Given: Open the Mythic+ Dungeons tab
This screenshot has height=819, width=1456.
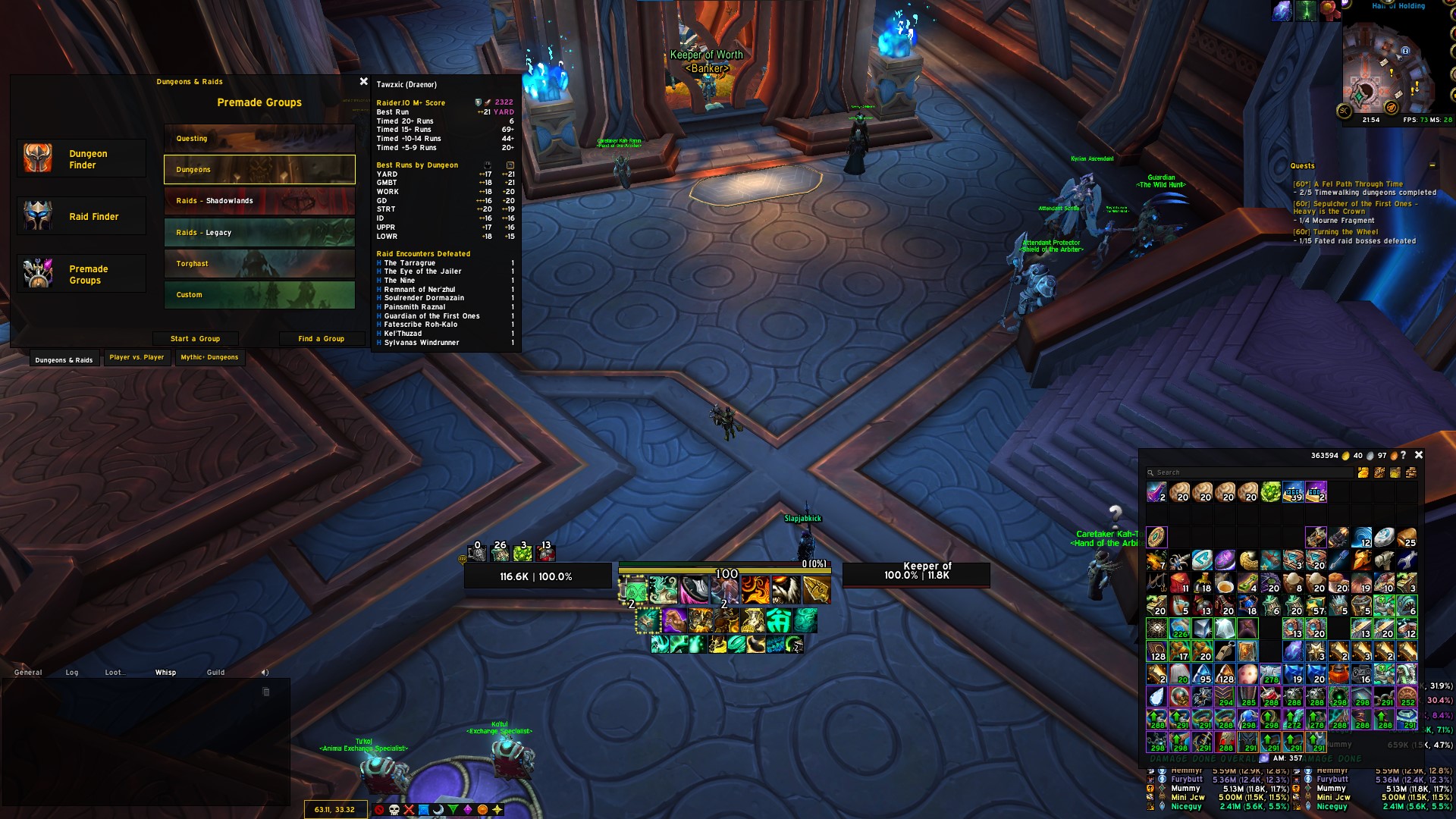Looking at the screenshot, I should pos(209,358).
